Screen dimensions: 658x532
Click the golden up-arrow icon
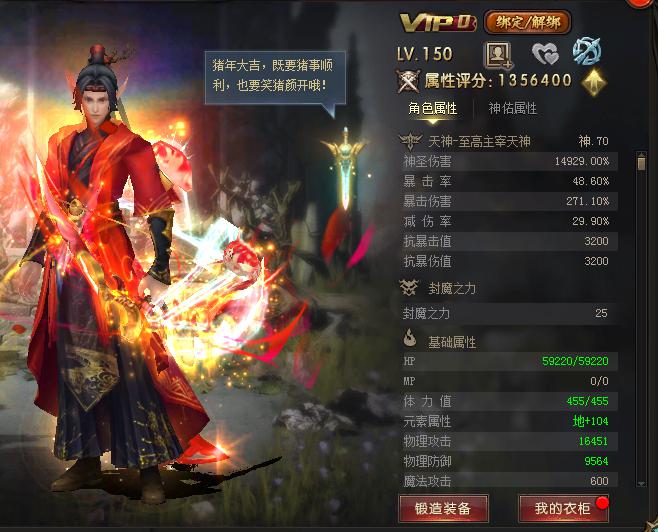[594, 81]
